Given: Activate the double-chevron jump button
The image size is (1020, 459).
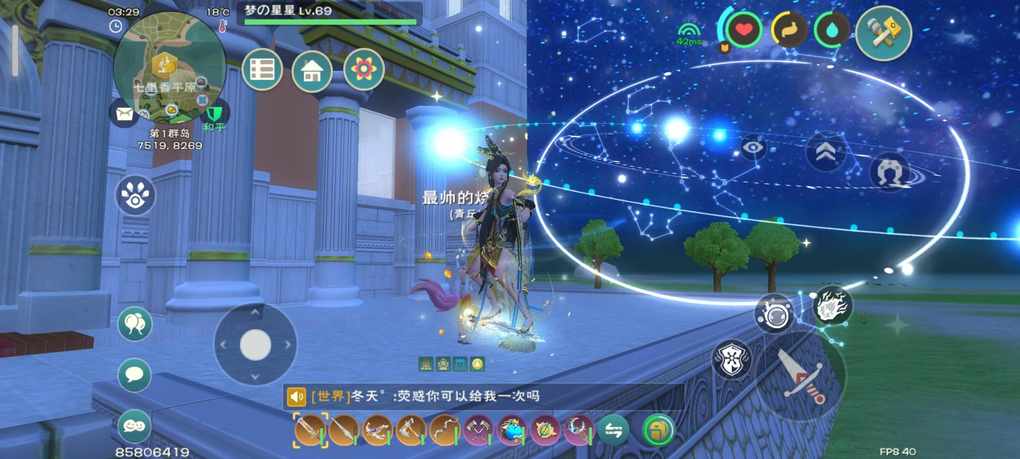Looking at the screenshot, I should [826, 151].
